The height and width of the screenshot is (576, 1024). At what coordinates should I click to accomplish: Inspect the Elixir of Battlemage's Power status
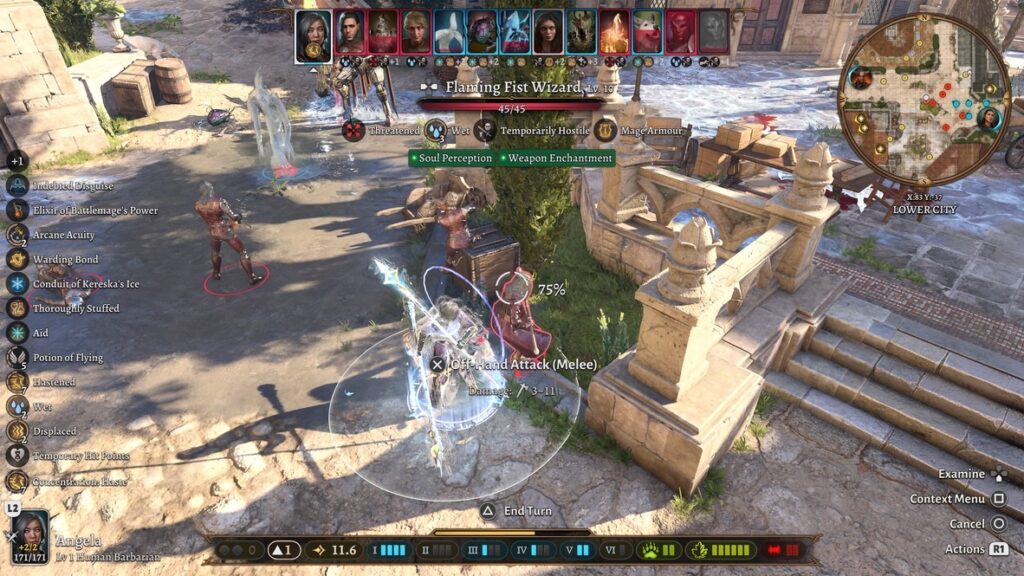(x=17, y=210)
